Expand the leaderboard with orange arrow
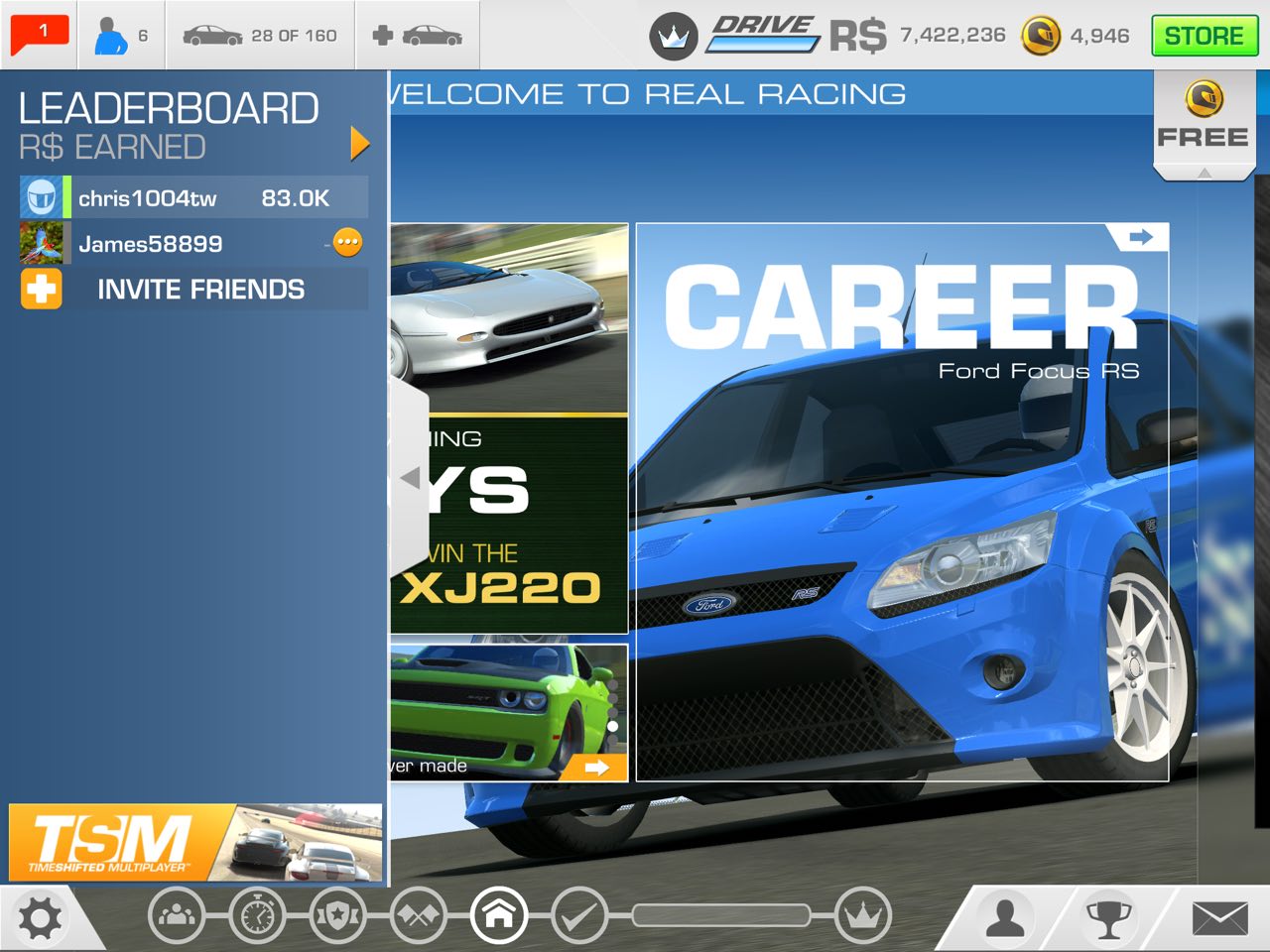The width and height of the screenshot is (1270, 952). pos(359,144)
